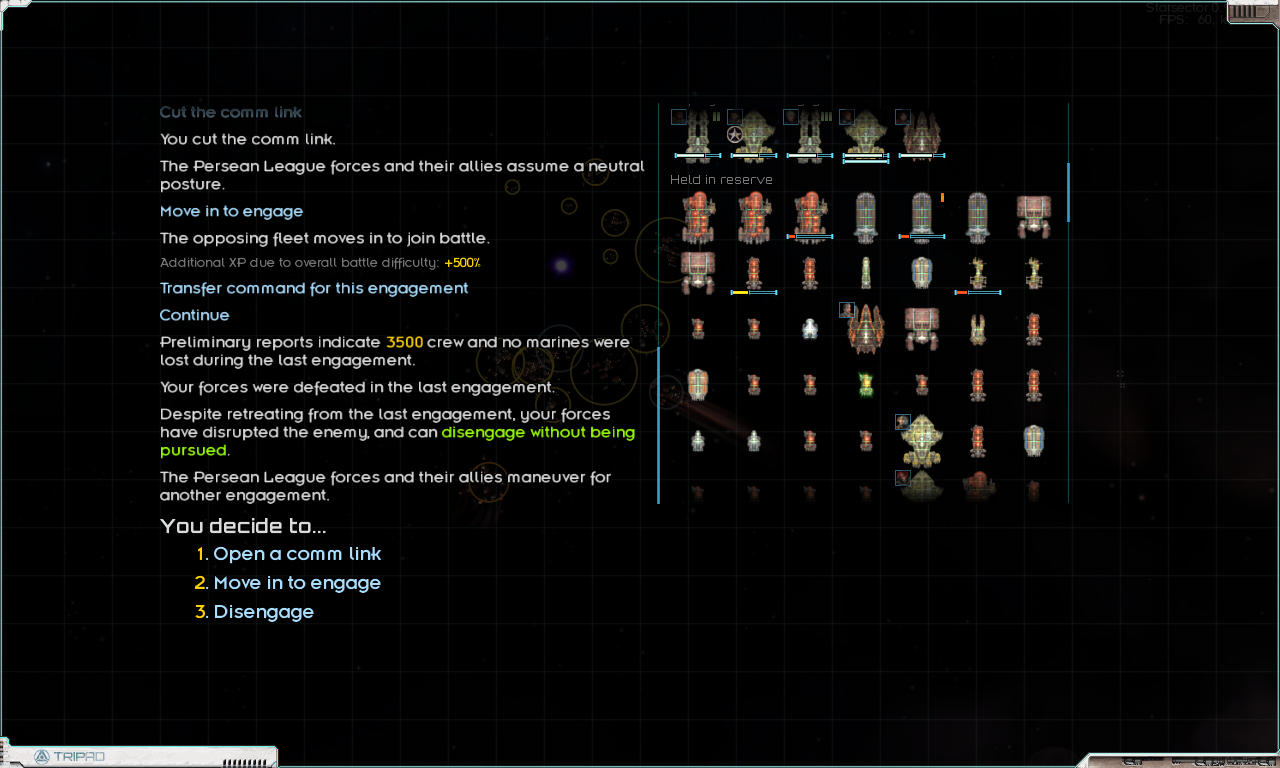Viewport: 1280px width, 768px height.
Task: Select the small white frigate in the reserve grid
Action: point(810,331)
